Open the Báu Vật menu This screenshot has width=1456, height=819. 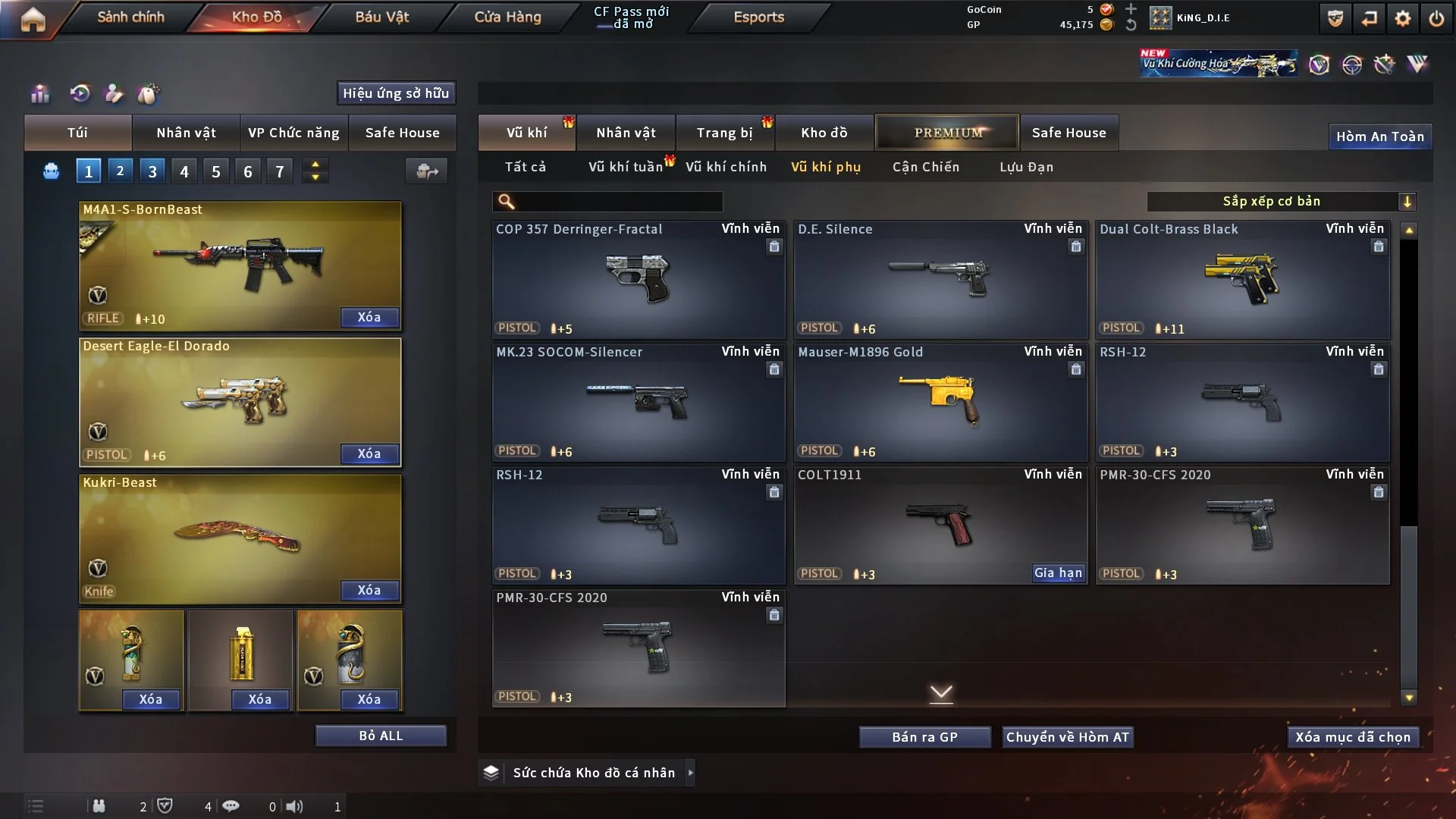tap(381, 17)
